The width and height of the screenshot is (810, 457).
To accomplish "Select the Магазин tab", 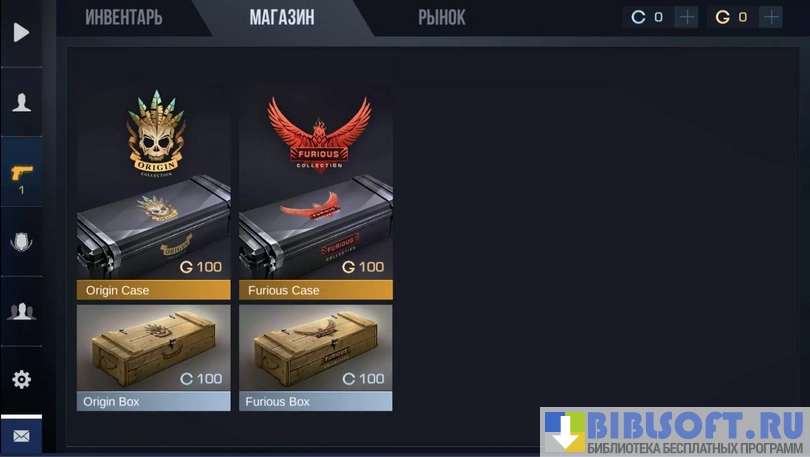I will pyautogui.click(x=282, y=17).
